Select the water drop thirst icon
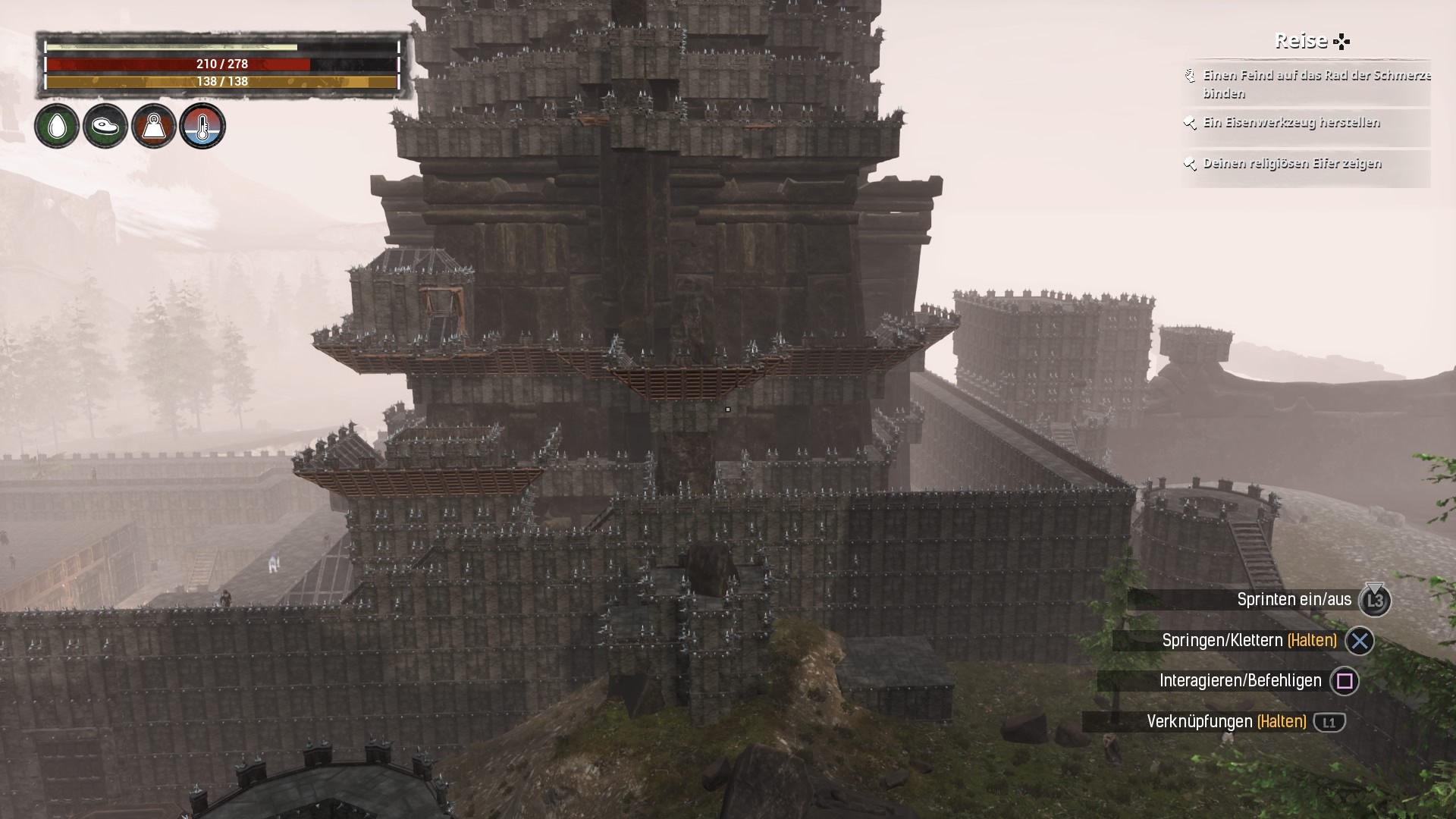The image size is (1456, 819). click(57, 126)
